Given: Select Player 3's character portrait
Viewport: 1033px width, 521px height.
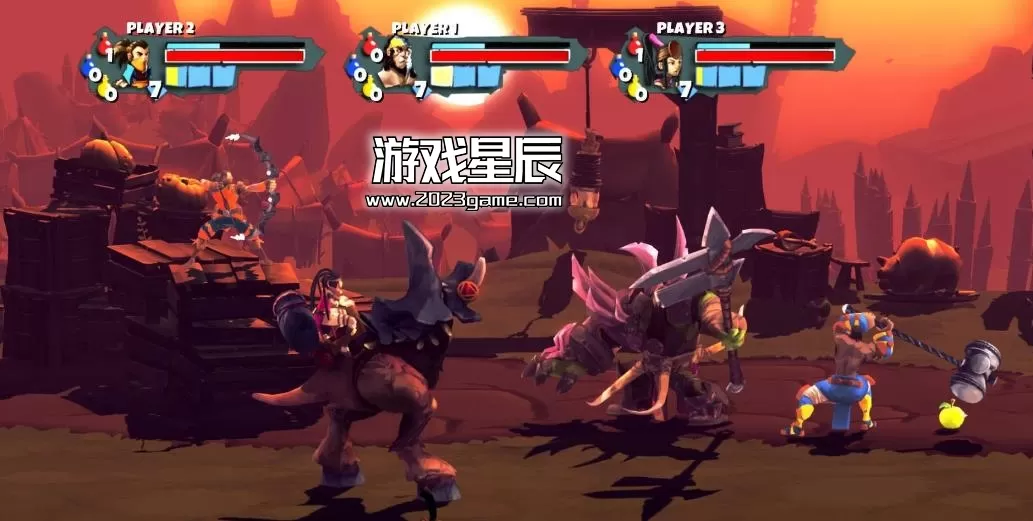Looking at the screenshot, I should (x=662, y=62).
